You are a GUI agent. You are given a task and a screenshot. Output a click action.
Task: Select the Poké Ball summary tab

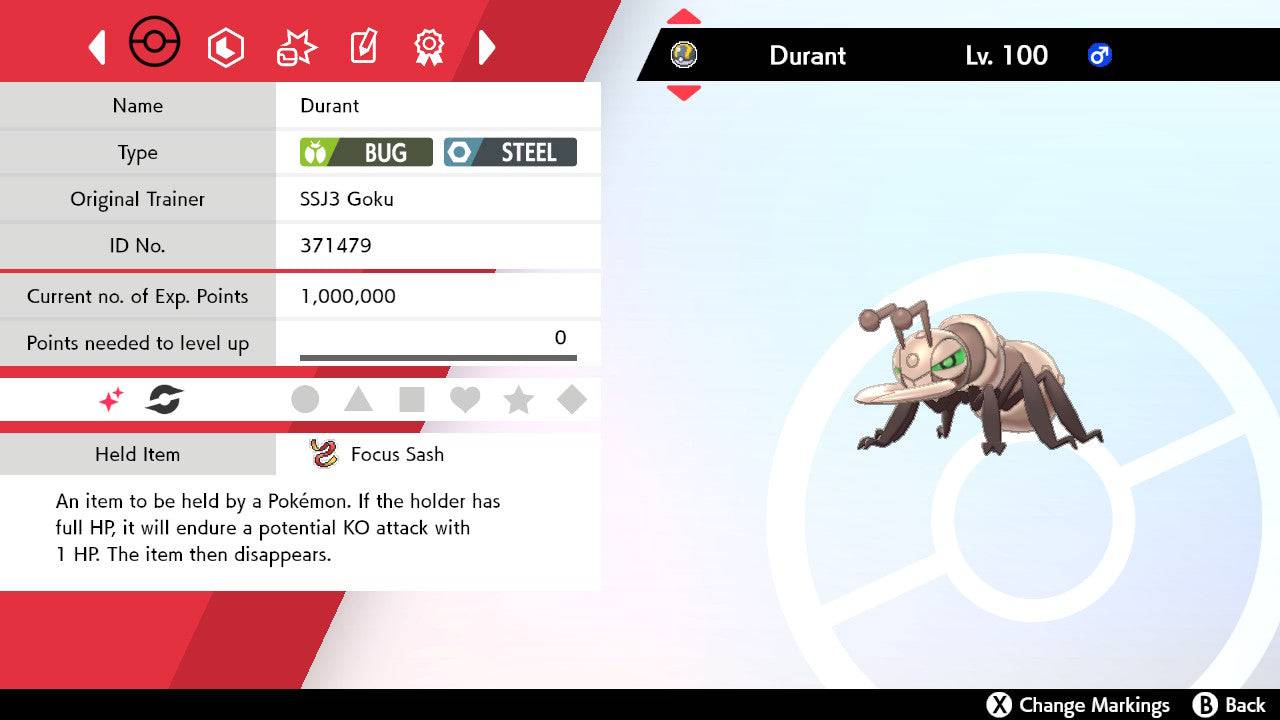pyautogui.click(x=155, y=45)
